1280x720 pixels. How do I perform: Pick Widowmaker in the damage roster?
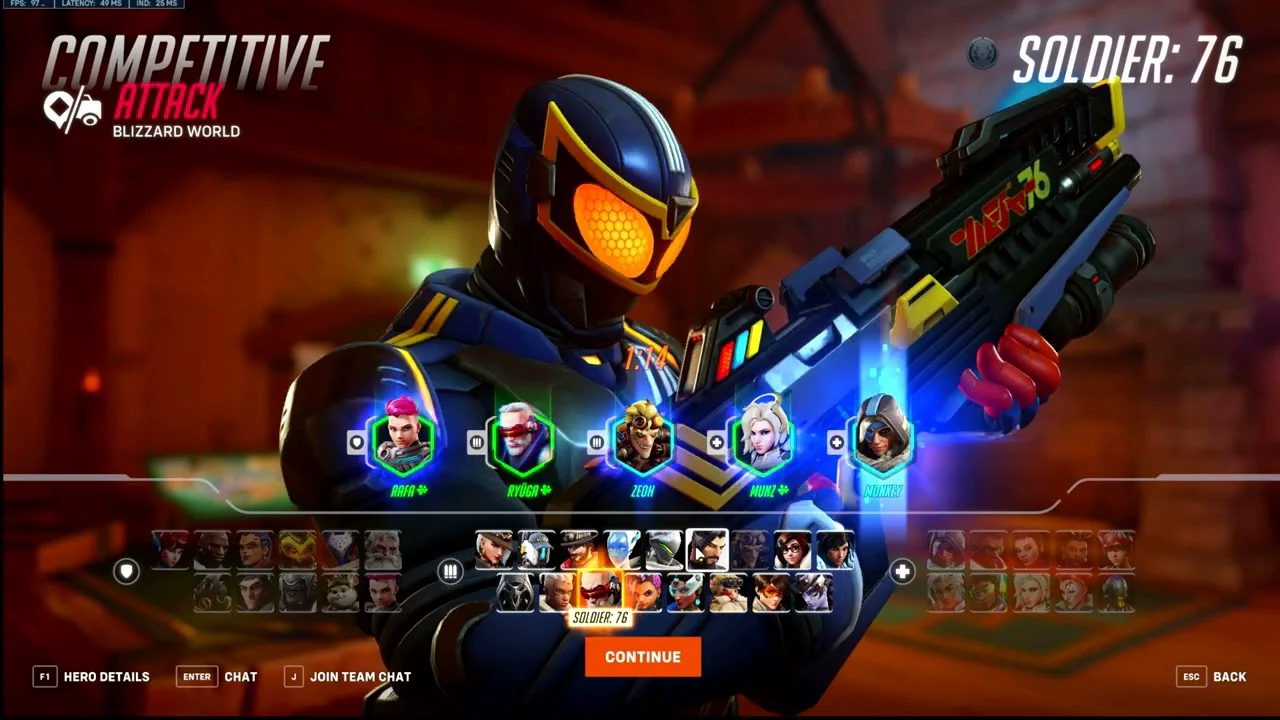[813, 592]
